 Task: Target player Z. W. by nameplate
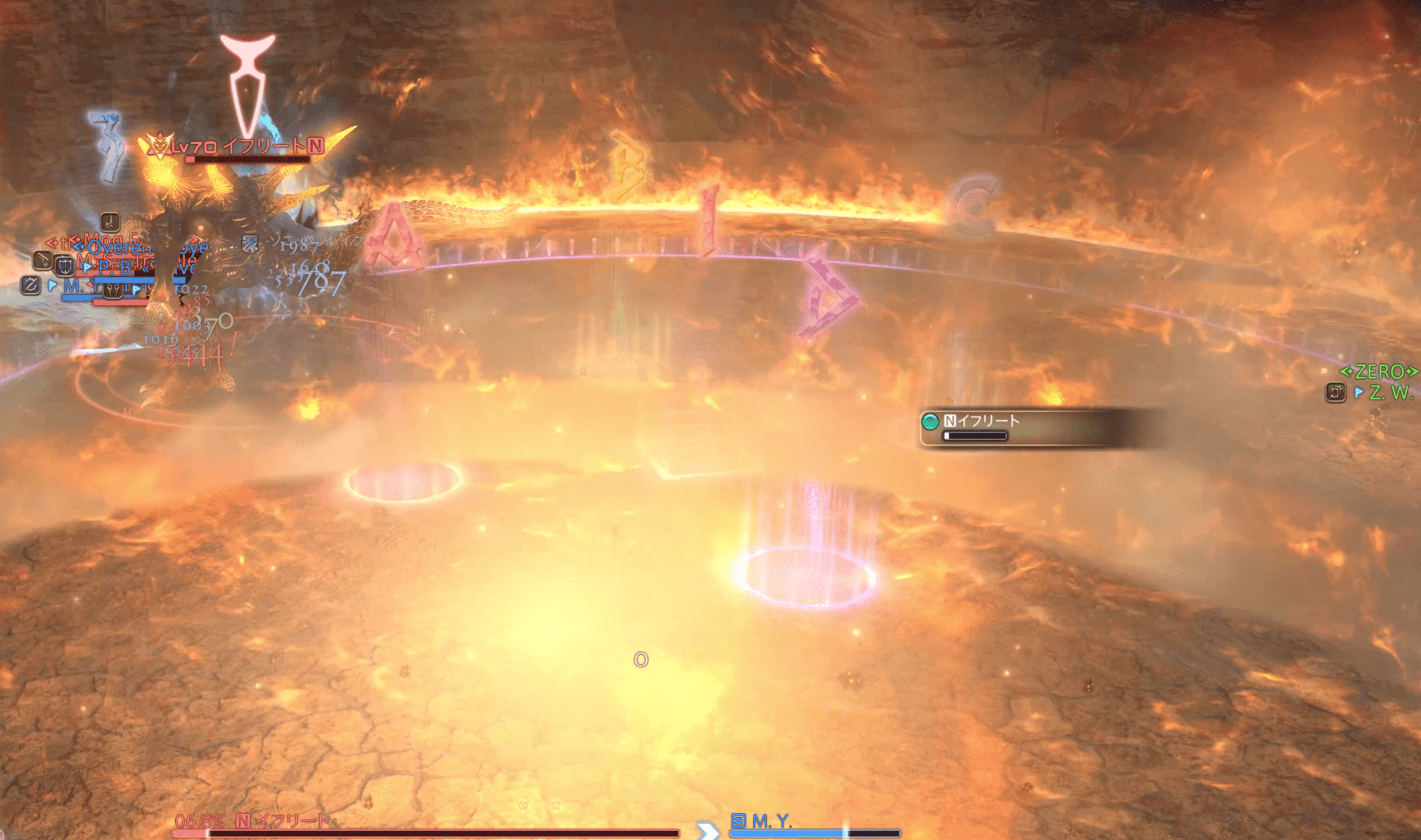click(1389, 393)
